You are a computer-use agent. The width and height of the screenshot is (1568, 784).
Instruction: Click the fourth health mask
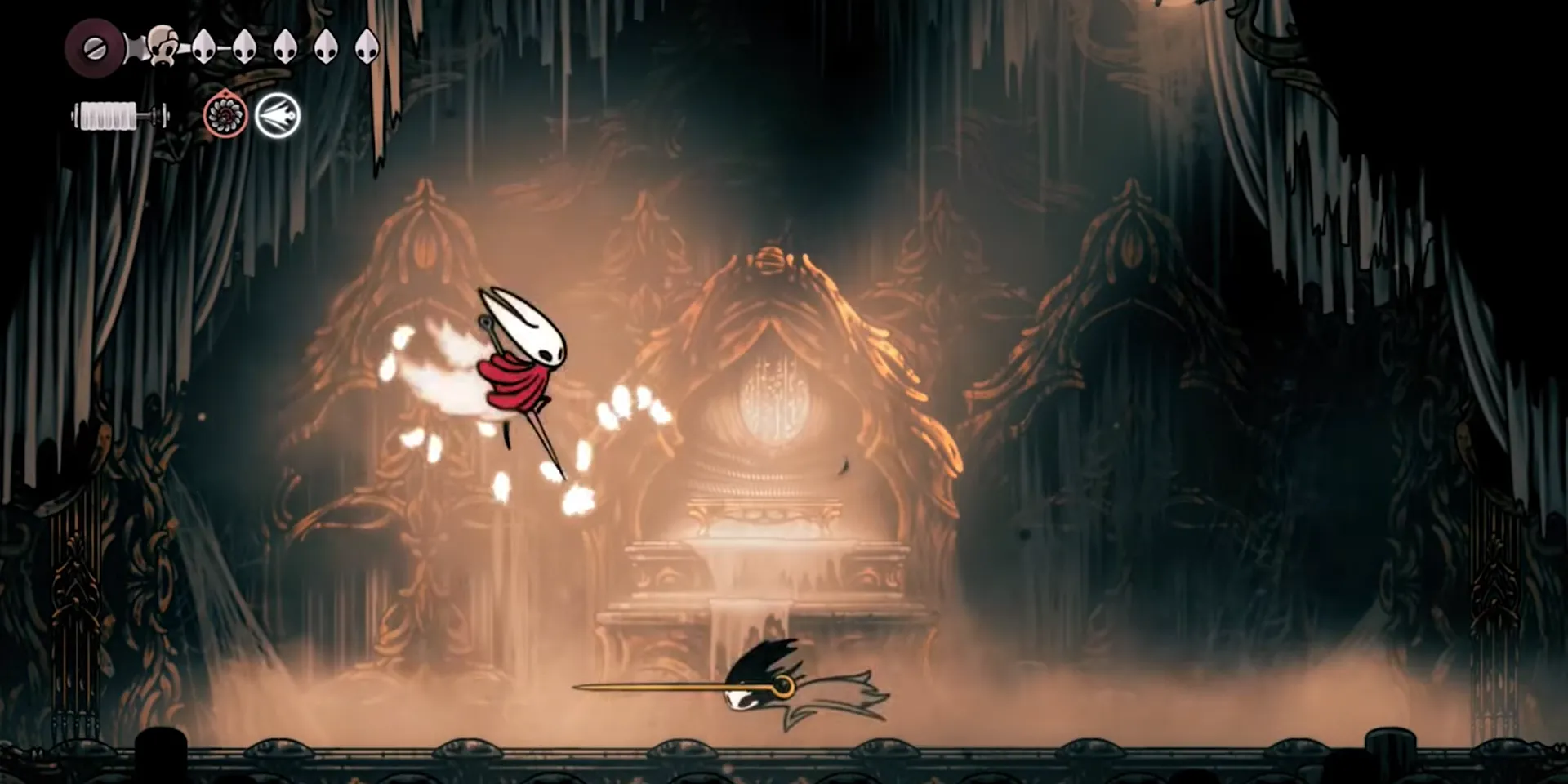(326, 45)
